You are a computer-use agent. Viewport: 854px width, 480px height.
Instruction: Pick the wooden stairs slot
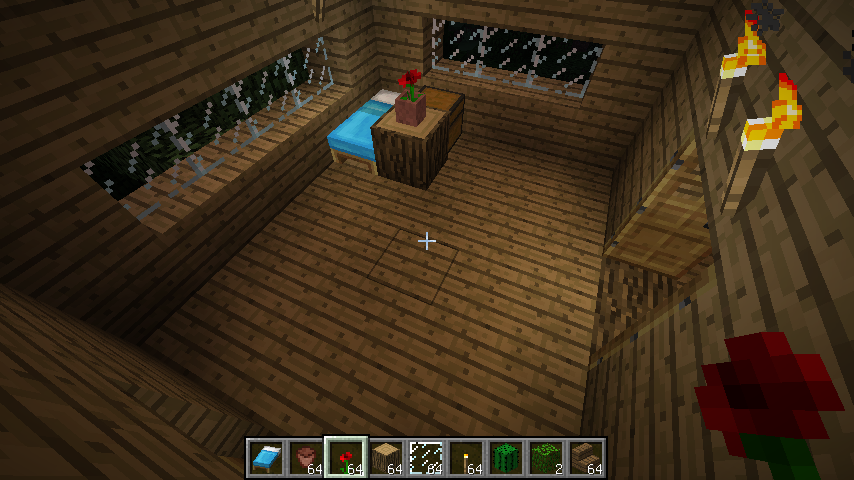(x=586, y=458)
